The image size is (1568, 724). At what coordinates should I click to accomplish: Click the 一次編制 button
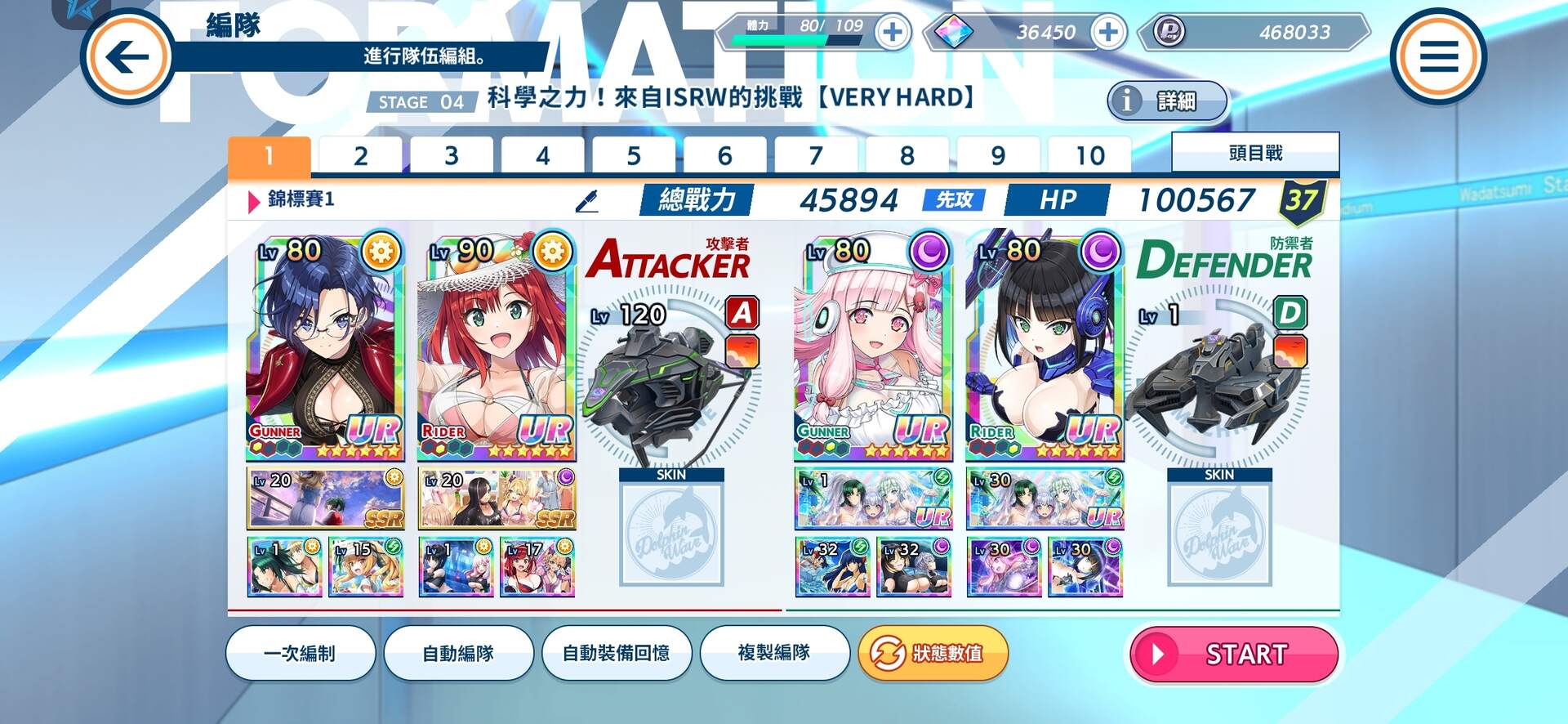[x=301, y=653]
